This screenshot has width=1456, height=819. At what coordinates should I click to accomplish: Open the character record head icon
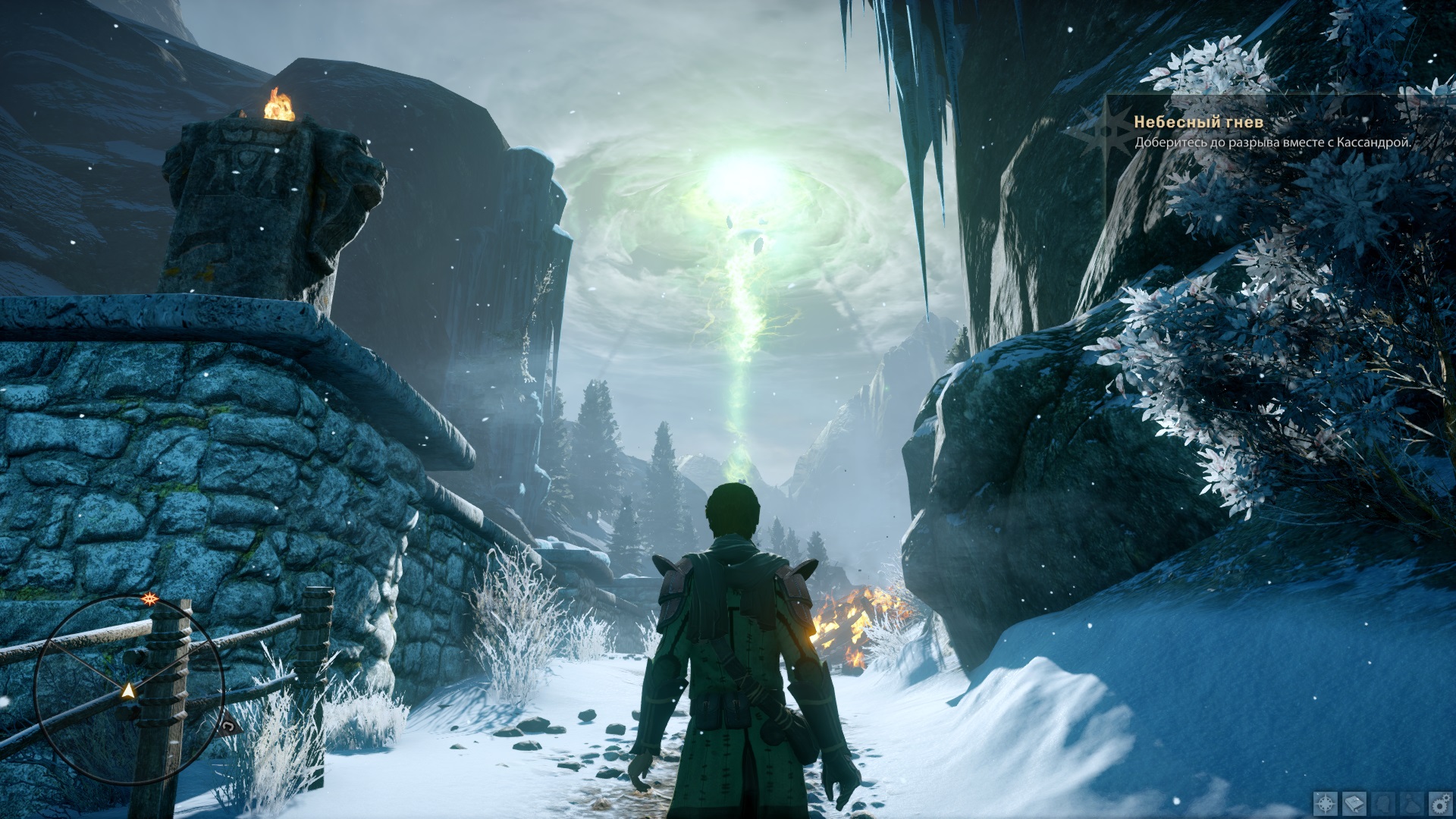coord(1383,803)
